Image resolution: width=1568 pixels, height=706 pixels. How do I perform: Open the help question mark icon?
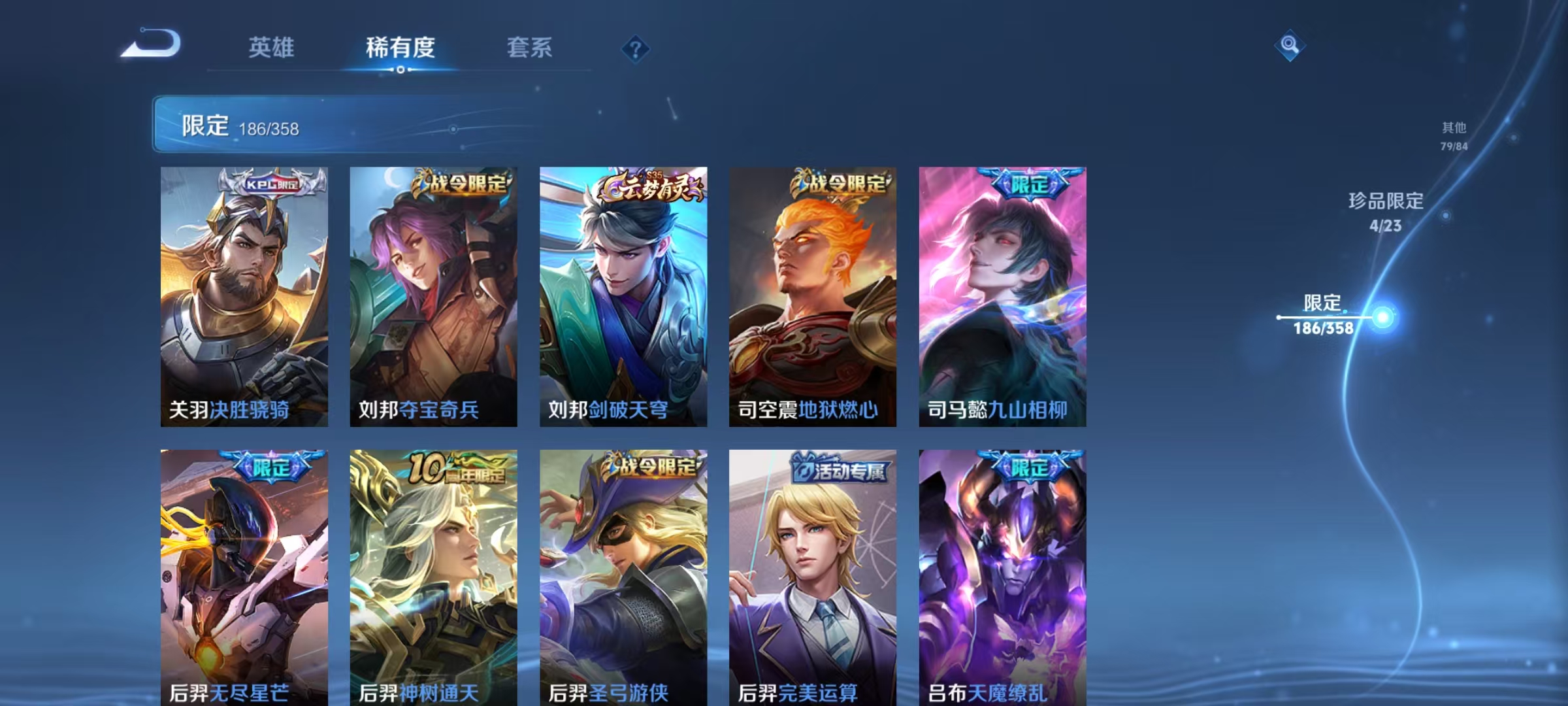click(x=637, y=48)
